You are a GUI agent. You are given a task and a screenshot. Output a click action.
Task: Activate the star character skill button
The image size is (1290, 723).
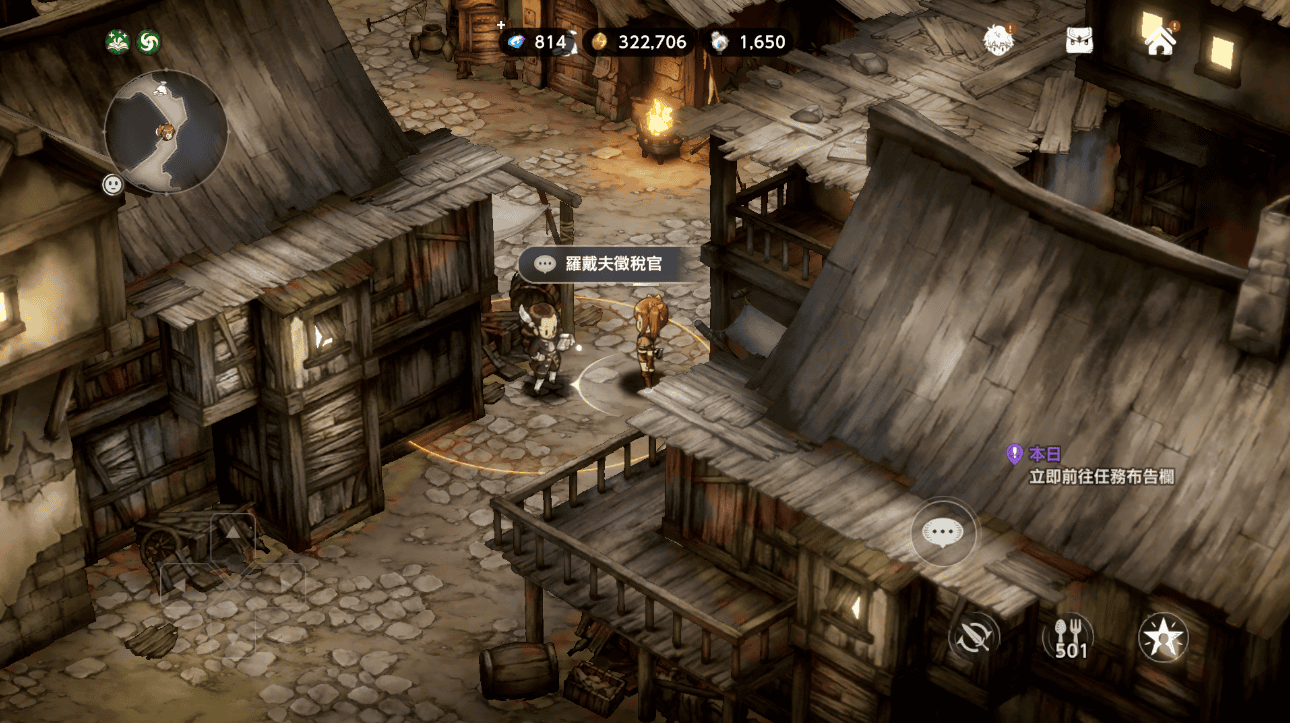tap(1163, 637)
